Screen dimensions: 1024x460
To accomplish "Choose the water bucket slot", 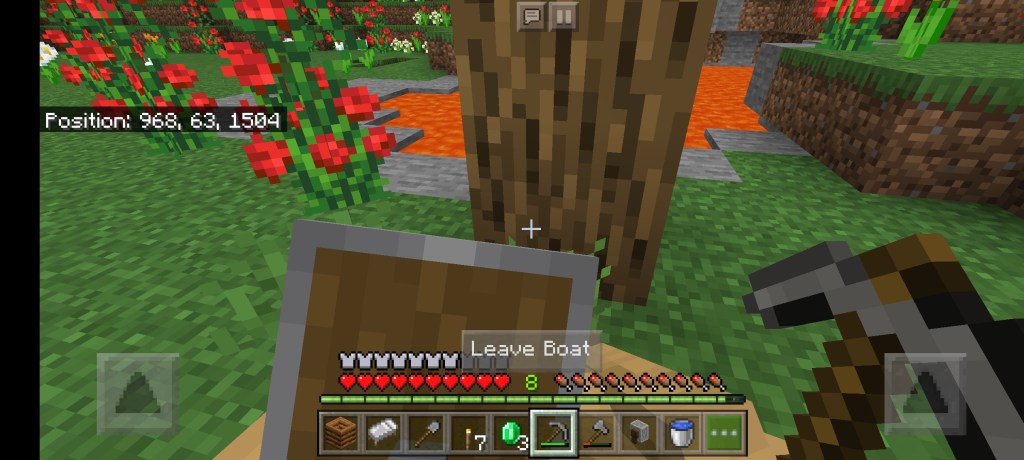I will point(680,433).
